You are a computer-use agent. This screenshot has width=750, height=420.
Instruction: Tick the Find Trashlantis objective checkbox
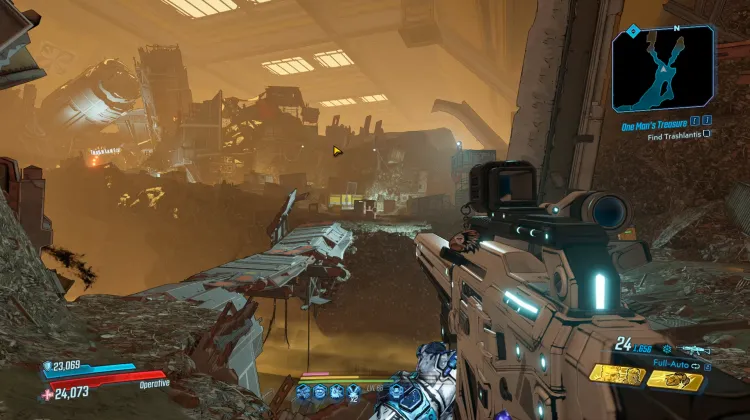pyautogui.click(x=707, y=133)
